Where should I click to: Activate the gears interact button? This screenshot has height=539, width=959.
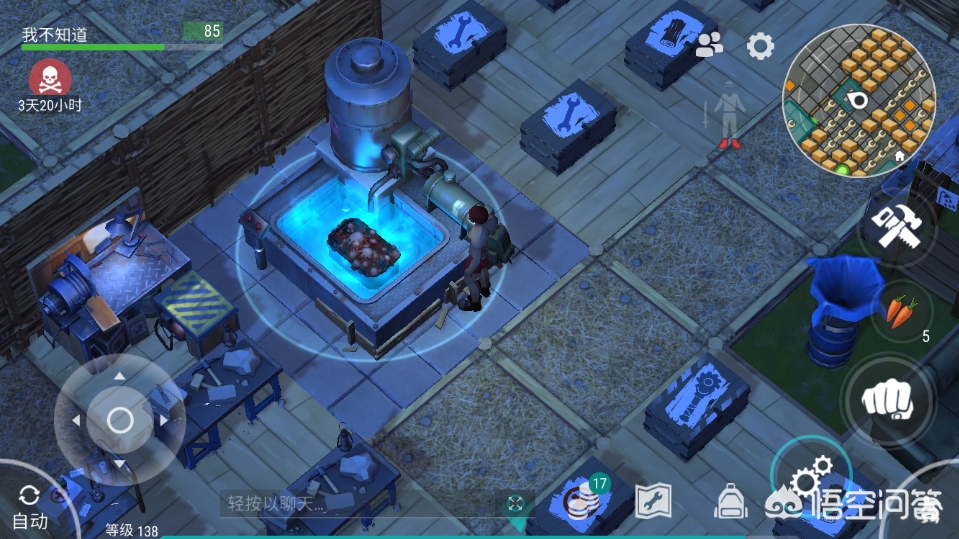[810, 478]
